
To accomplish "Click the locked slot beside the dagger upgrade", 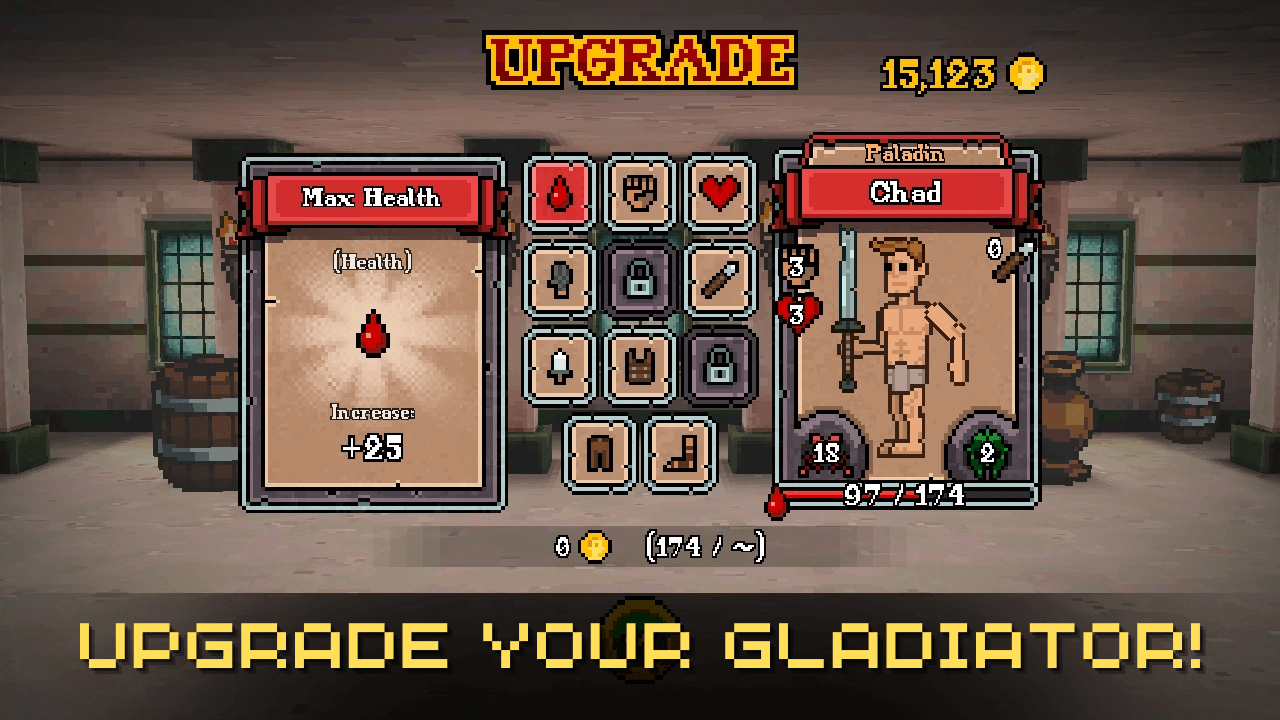I will 640,278.
